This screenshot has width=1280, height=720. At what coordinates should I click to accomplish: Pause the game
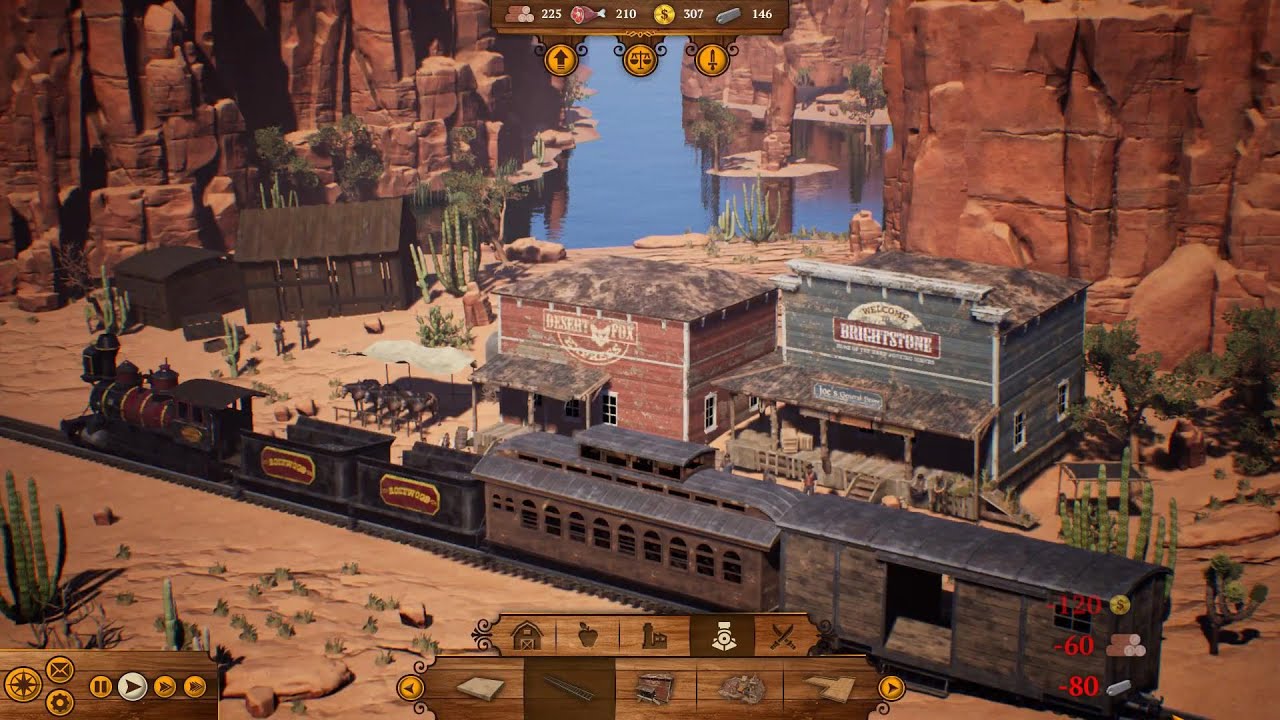coord(101,686)
